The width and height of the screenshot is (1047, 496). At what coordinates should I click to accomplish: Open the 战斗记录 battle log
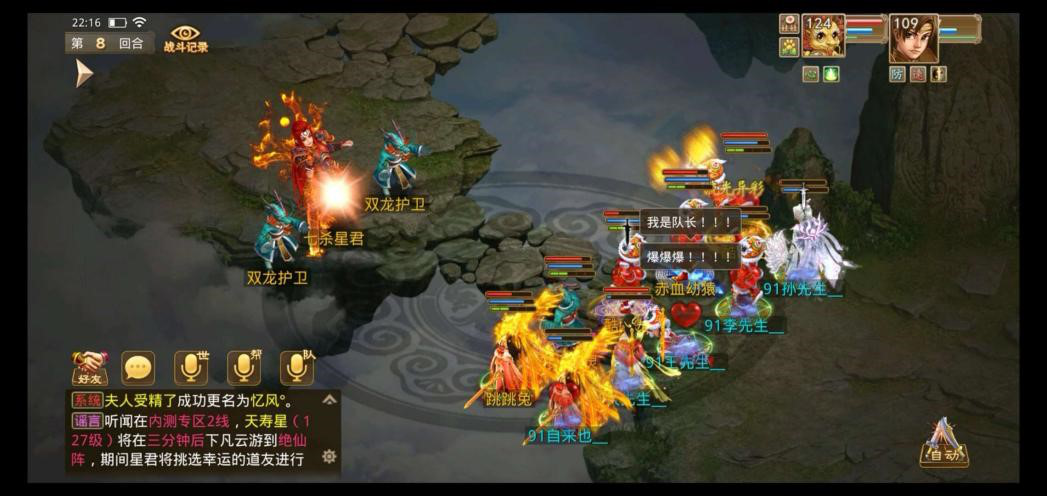pos(185,39)
